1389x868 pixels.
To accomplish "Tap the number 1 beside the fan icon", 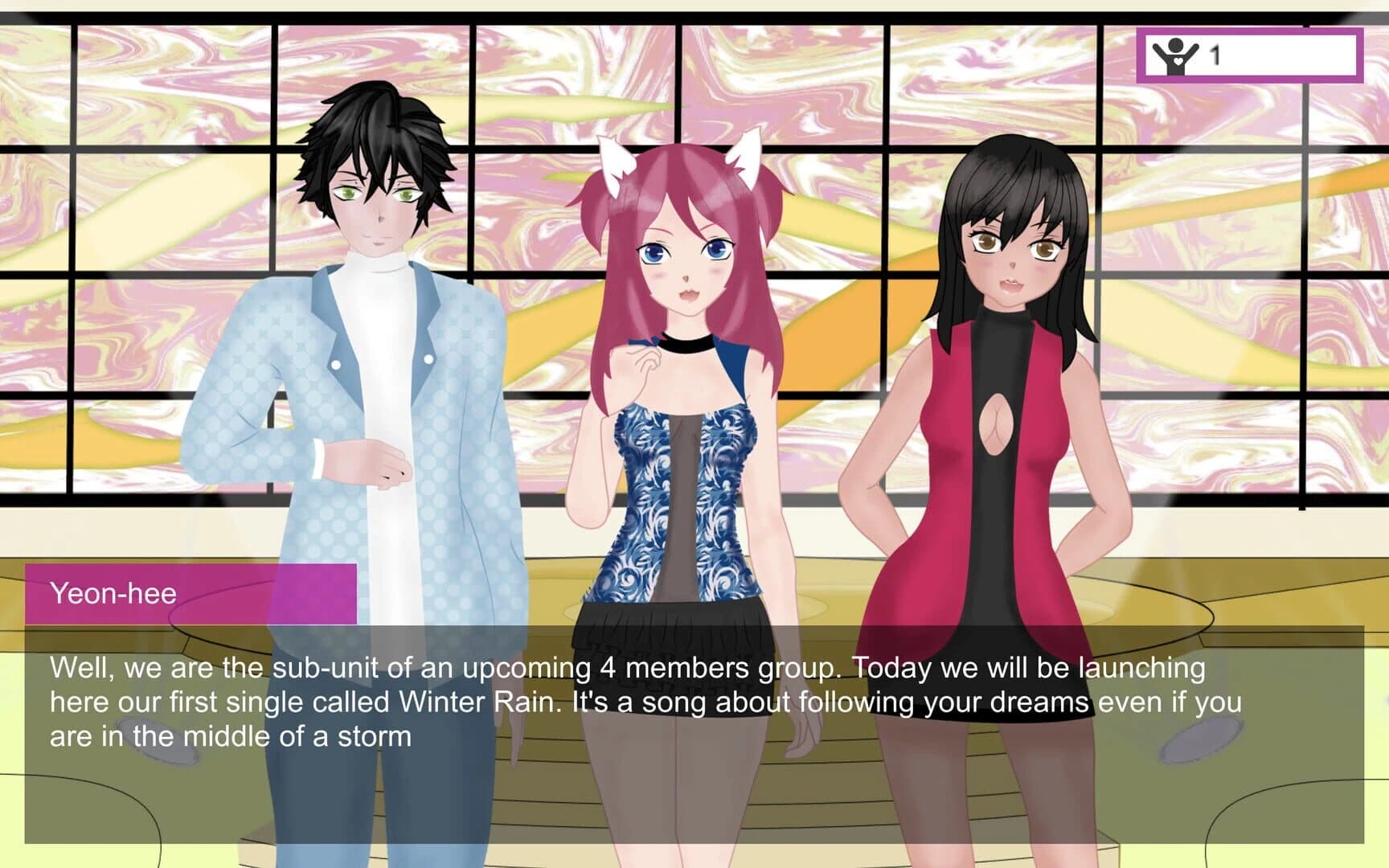I will tap(1215, 54).
